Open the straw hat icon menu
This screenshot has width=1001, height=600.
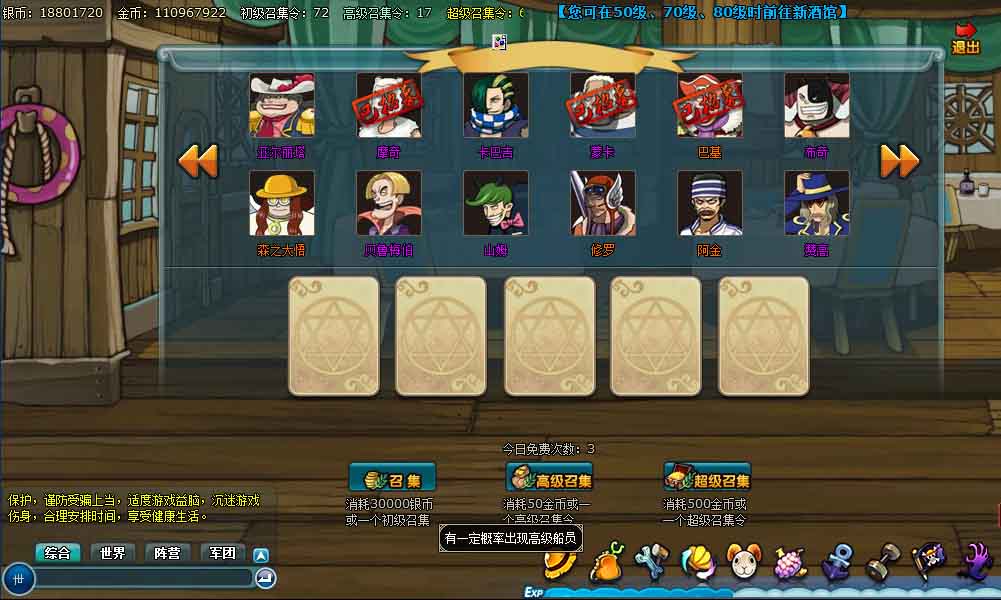click(560, 565)
